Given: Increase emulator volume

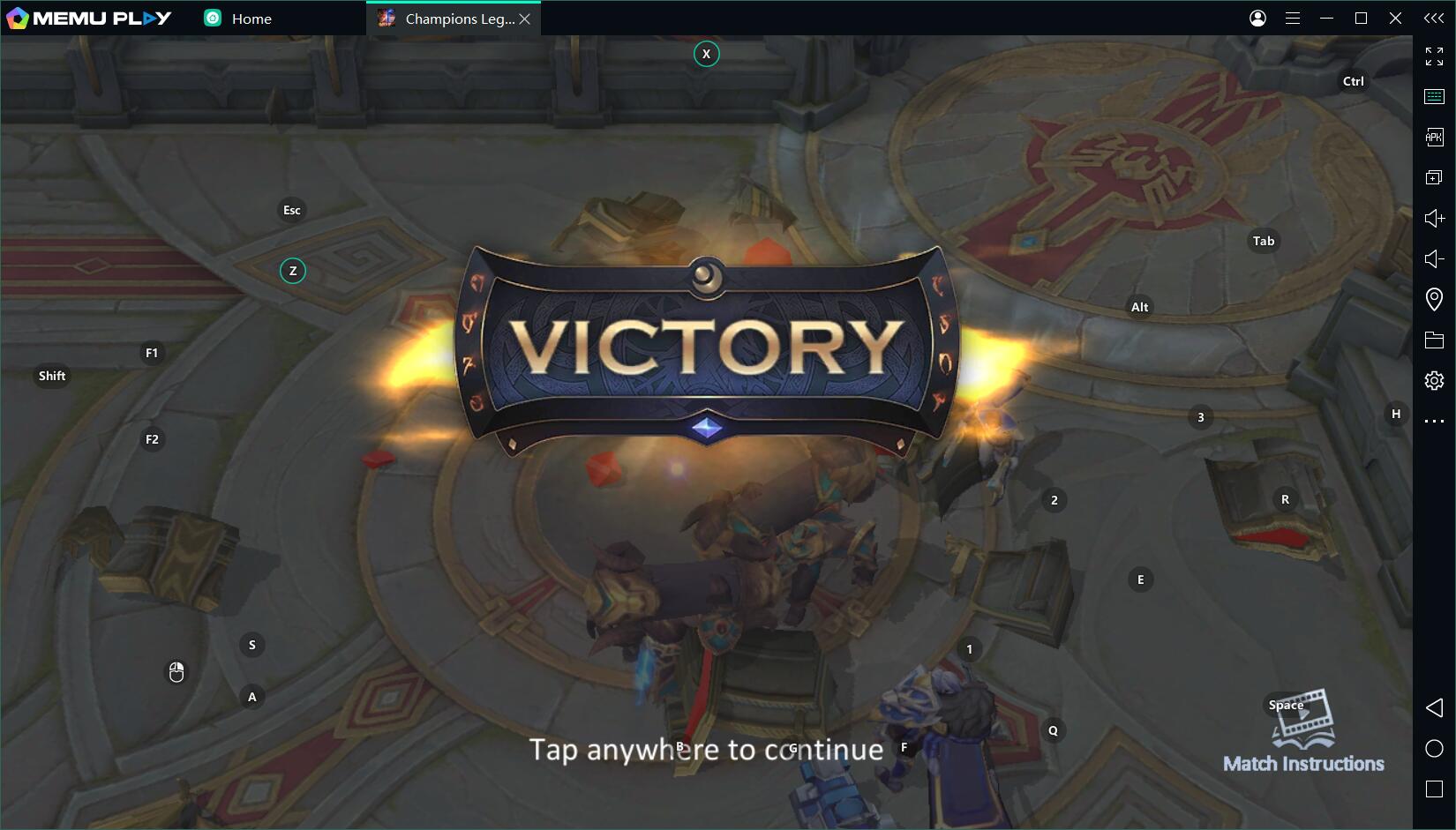Looking at the screenshot, I should click(x=1434, y=218).
